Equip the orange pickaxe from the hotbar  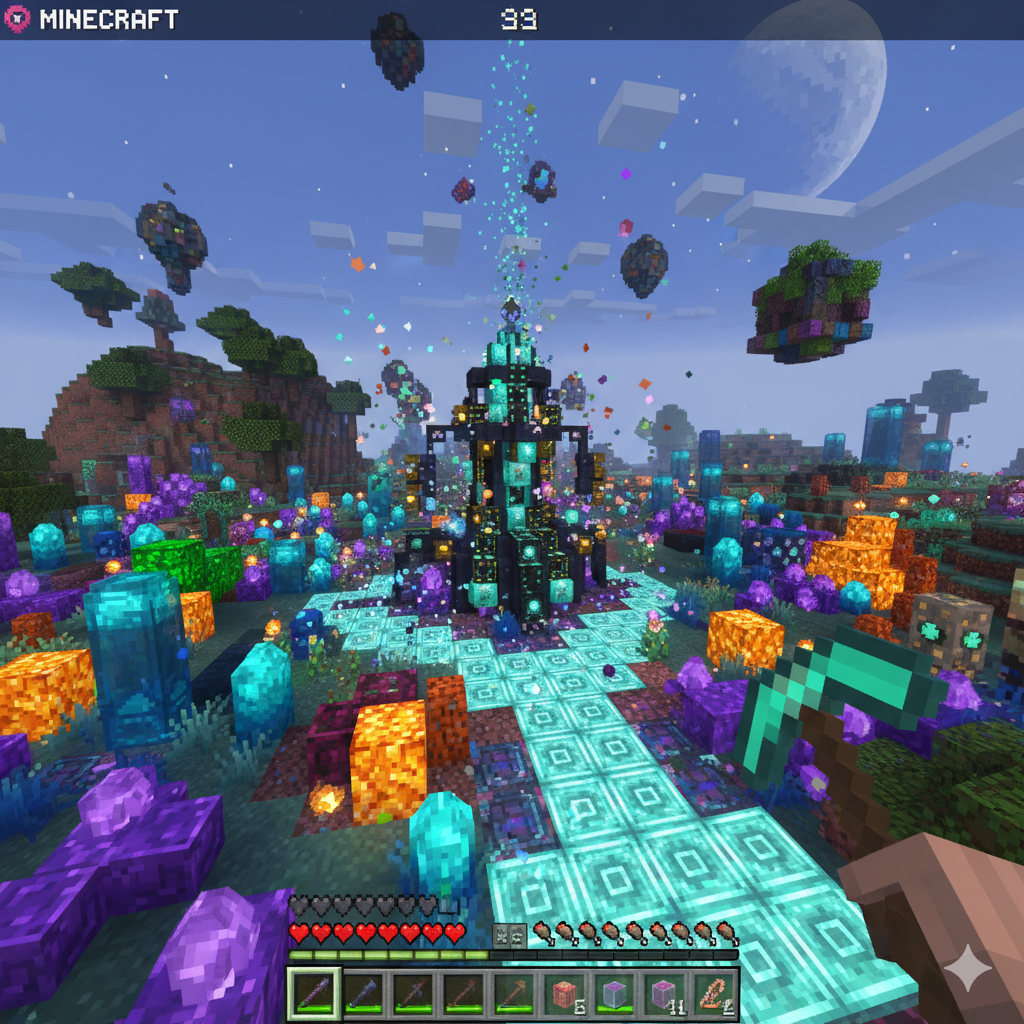coord(513,994)
